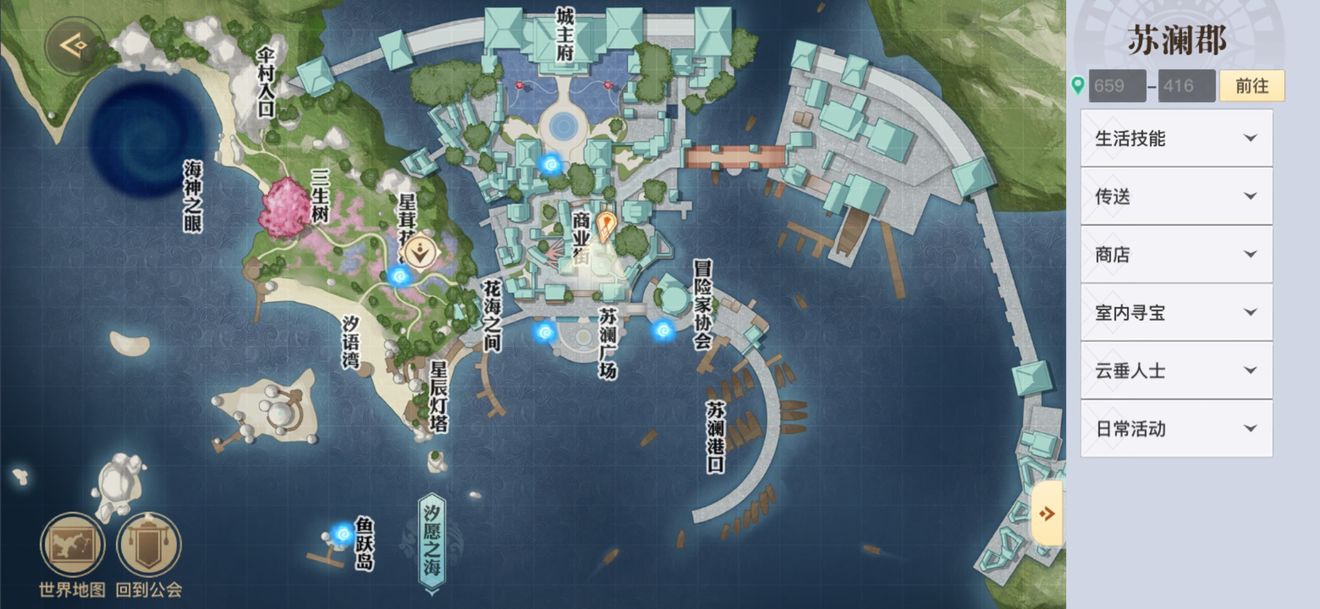Click the 前往 go button
The image size is (1320, 609).
pyautogui.click(x=1251, y=86)
